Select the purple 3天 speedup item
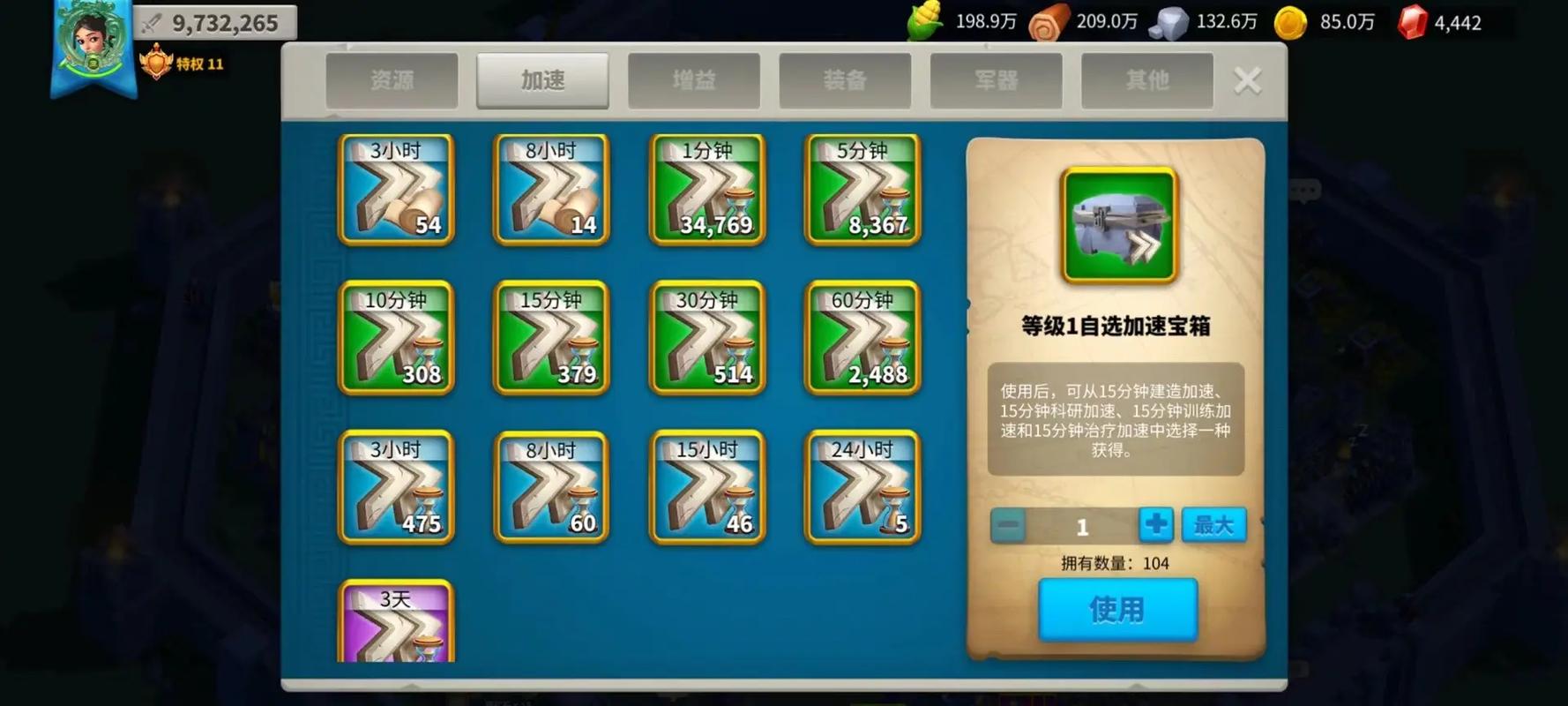Viewport: 1568px width, 706px height. pyautogui.click(x=397, y=627)
